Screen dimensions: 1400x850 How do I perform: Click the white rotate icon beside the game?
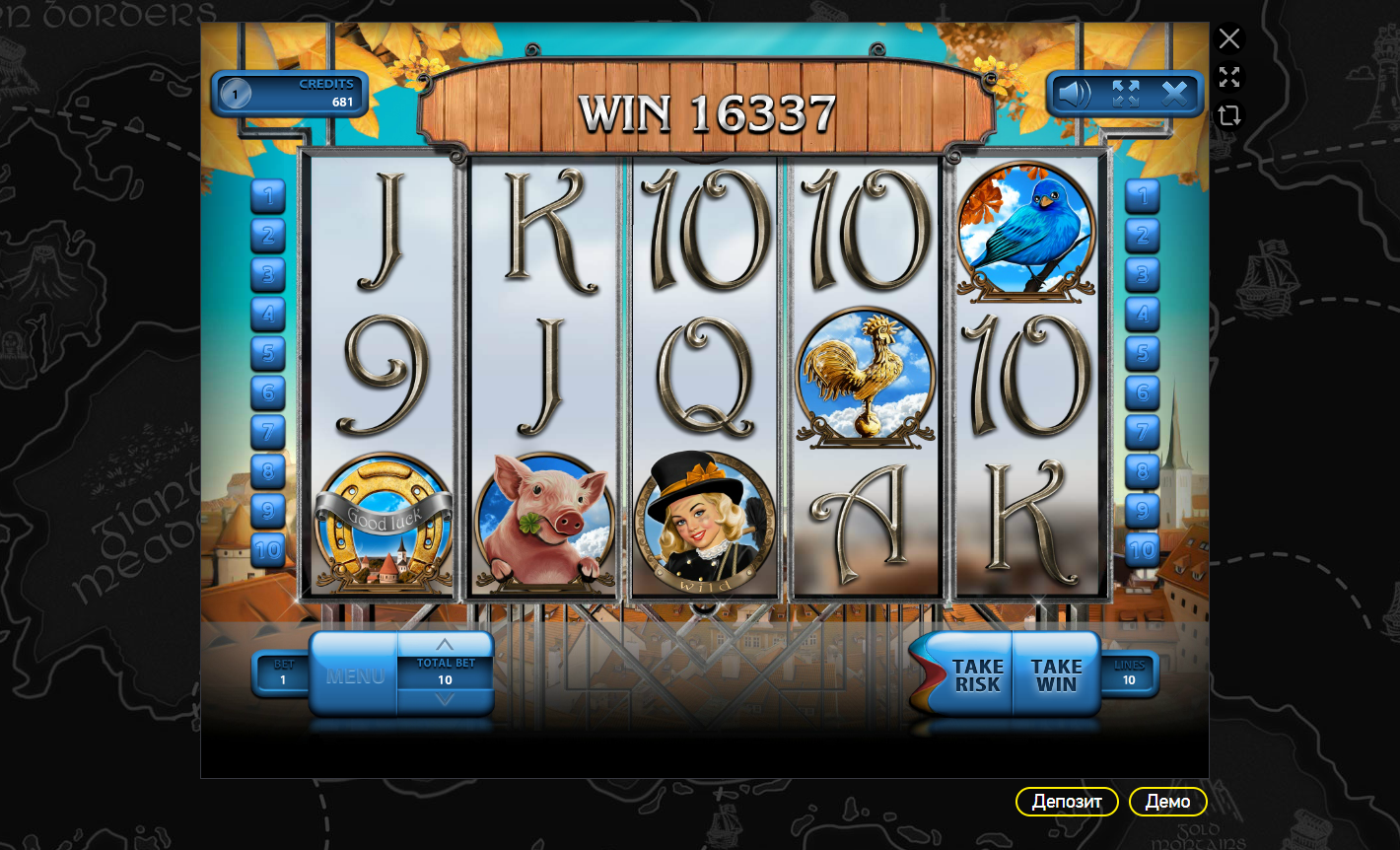pos(1228,115)
